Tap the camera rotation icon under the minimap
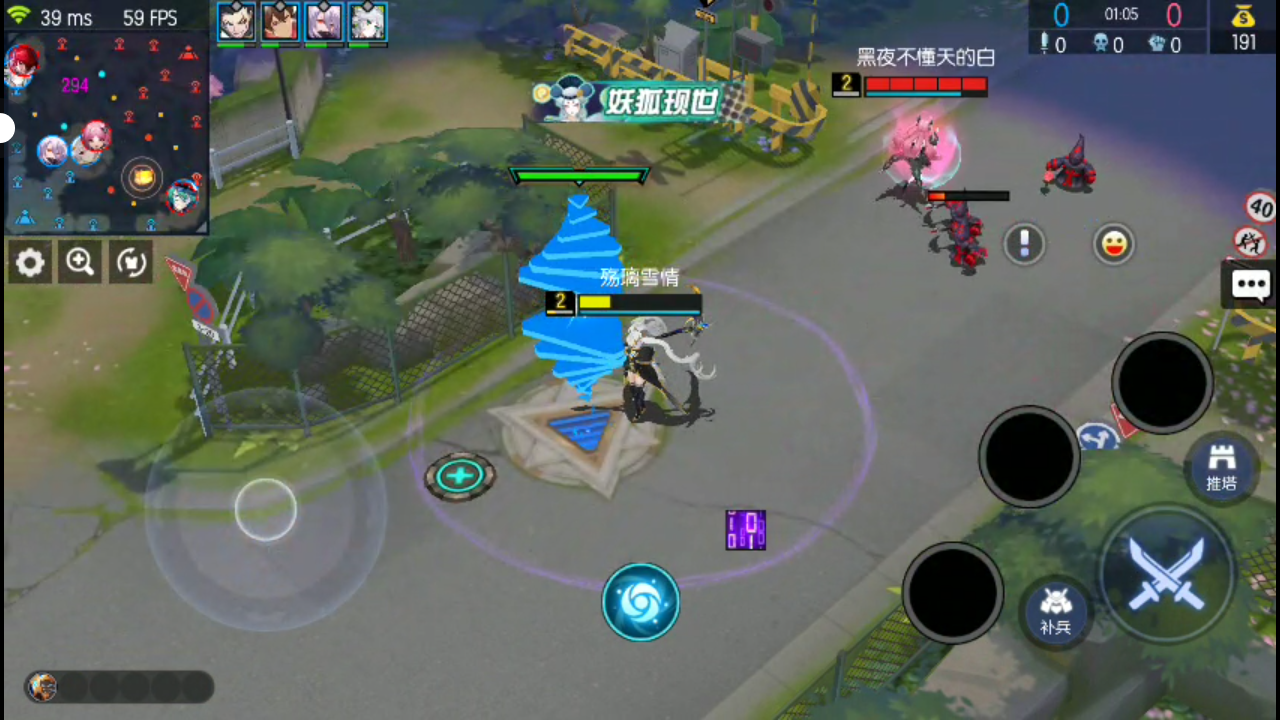1280x720 pixels. click(131, 262)
